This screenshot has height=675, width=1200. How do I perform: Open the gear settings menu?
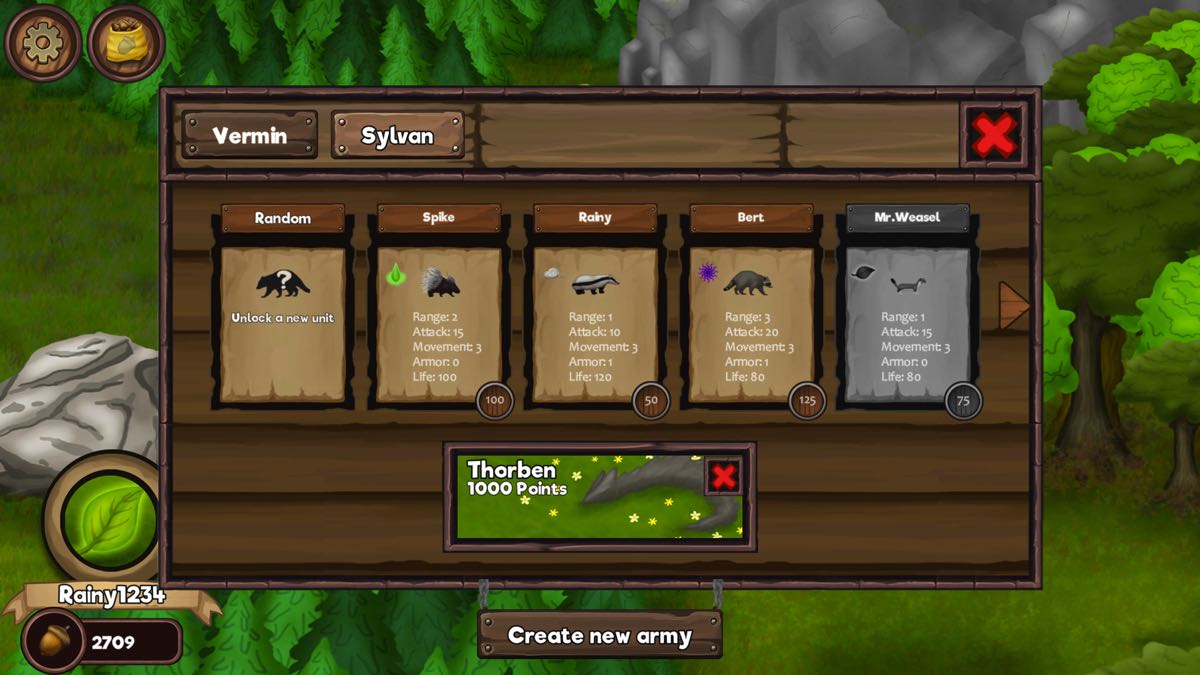(x=43, y=43)
